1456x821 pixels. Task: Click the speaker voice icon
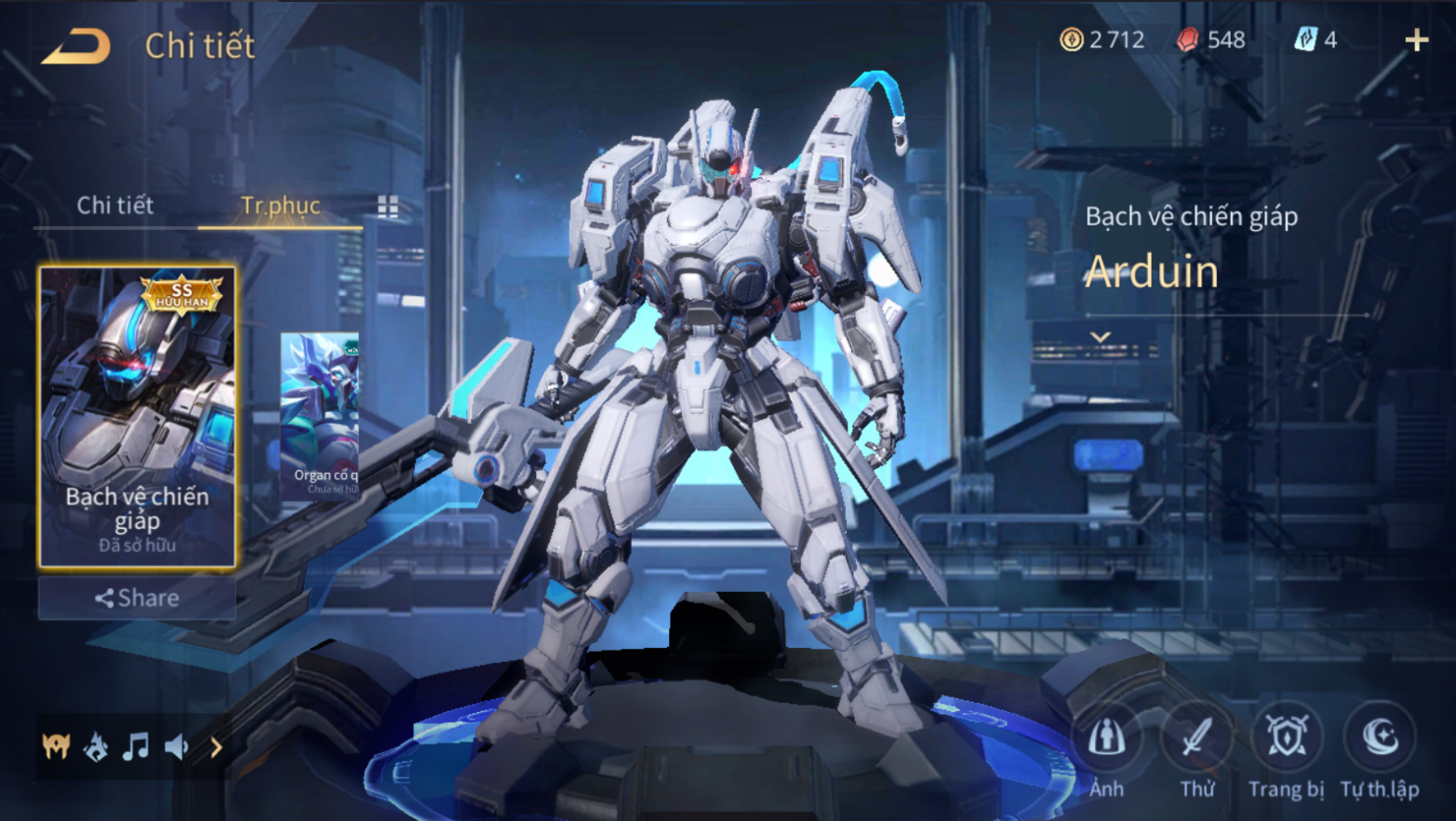click(x=176, y=747)
